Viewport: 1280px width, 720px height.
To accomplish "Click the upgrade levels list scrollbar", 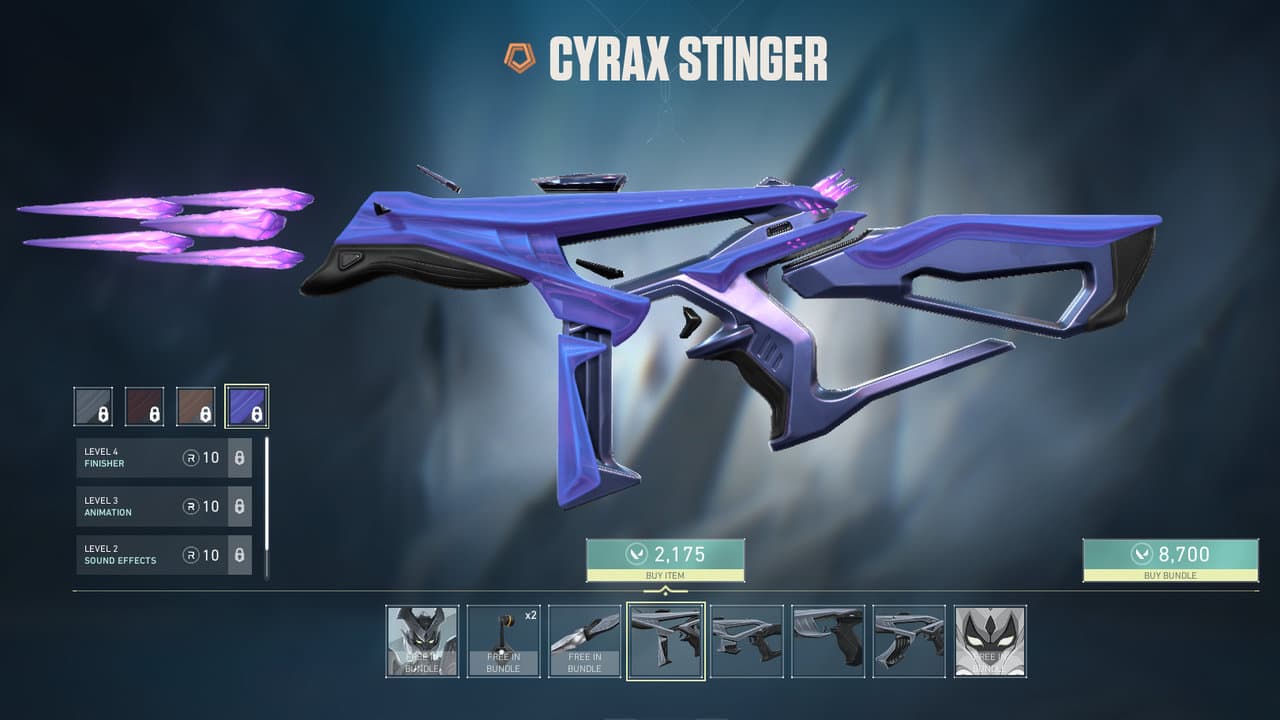I will coord(266,508).
